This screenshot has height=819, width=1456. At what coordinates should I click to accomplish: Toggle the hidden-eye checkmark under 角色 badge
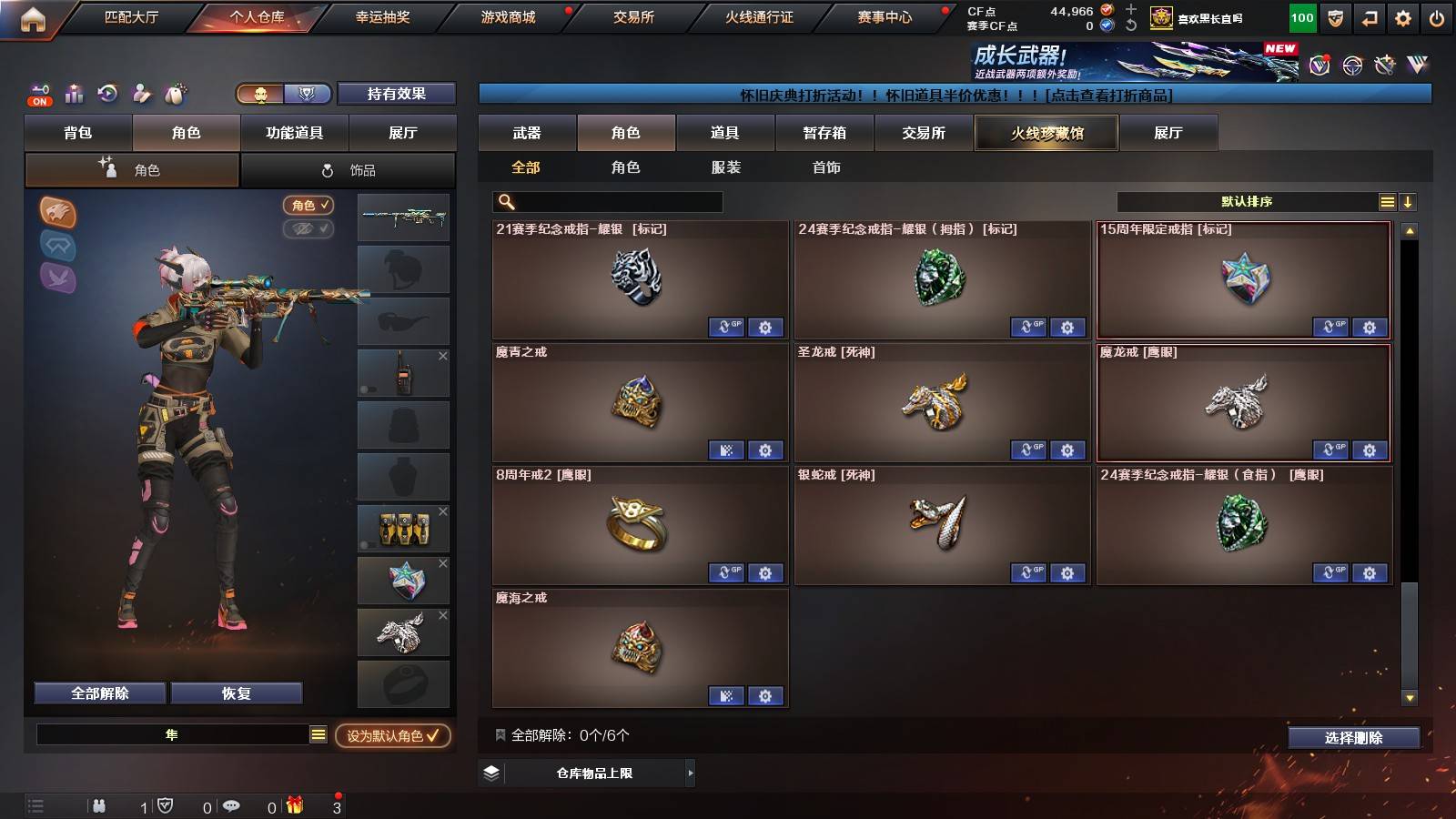coord(308,229)
